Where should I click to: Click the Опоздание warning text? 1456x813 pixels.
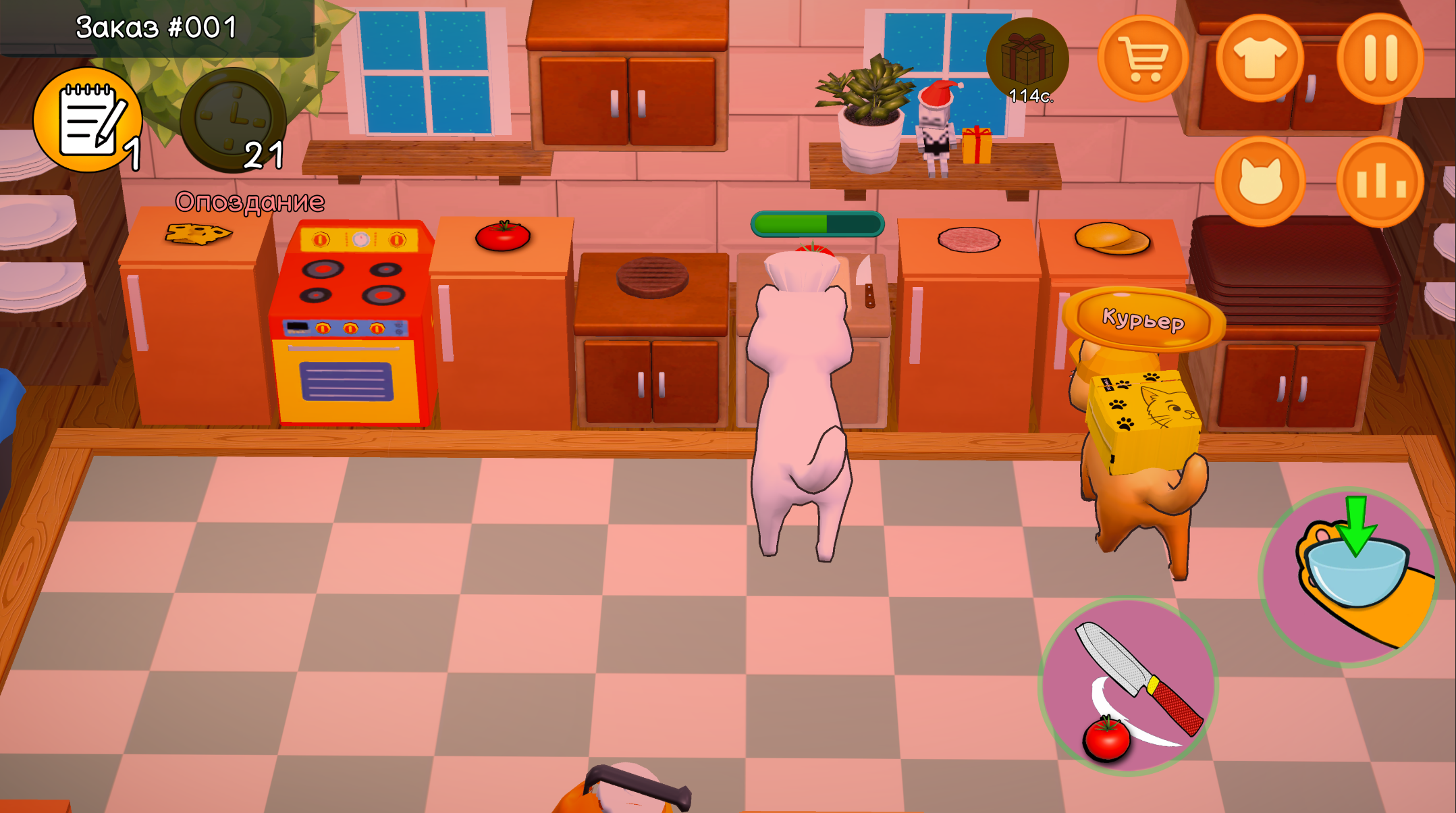(x=250, y=201)
